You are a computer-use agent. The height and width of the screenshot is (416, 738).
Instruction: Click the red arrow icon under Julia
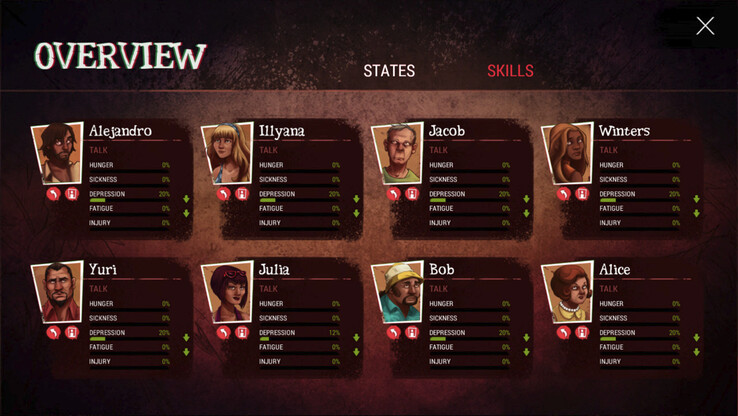(x=223, y=333)
